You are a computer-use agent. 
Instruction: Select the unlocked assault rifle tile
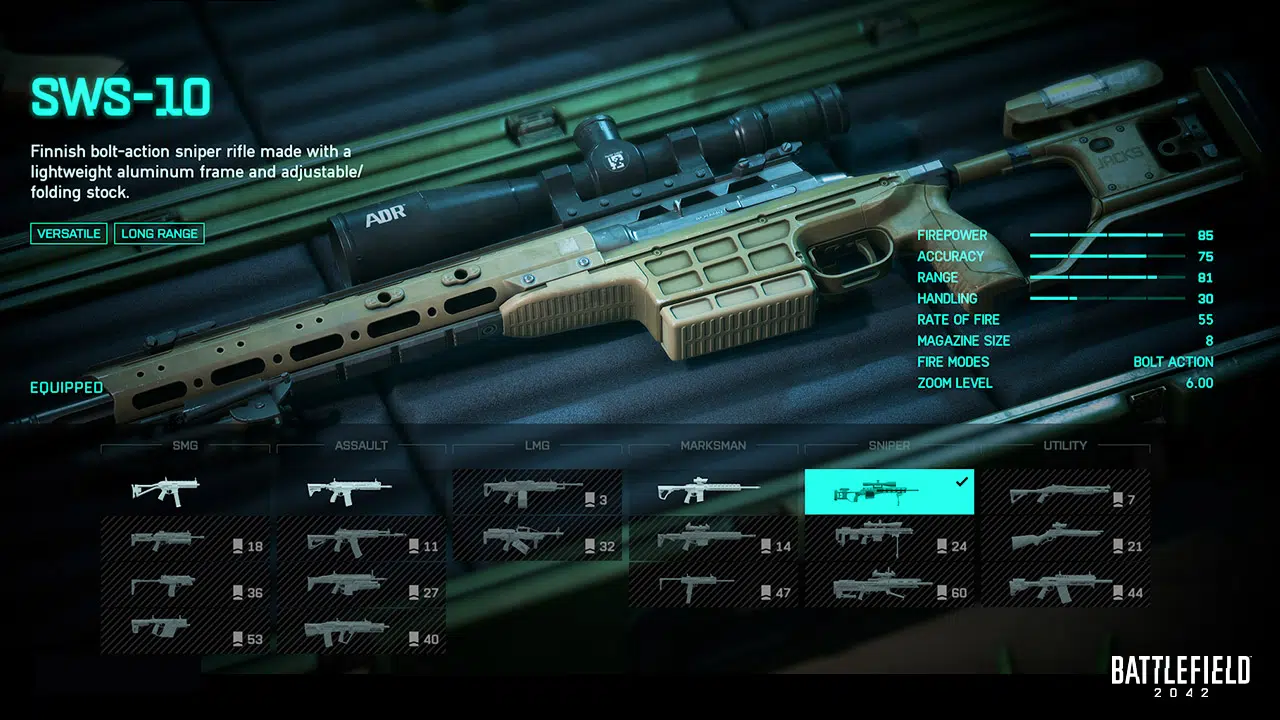[361, 492]
